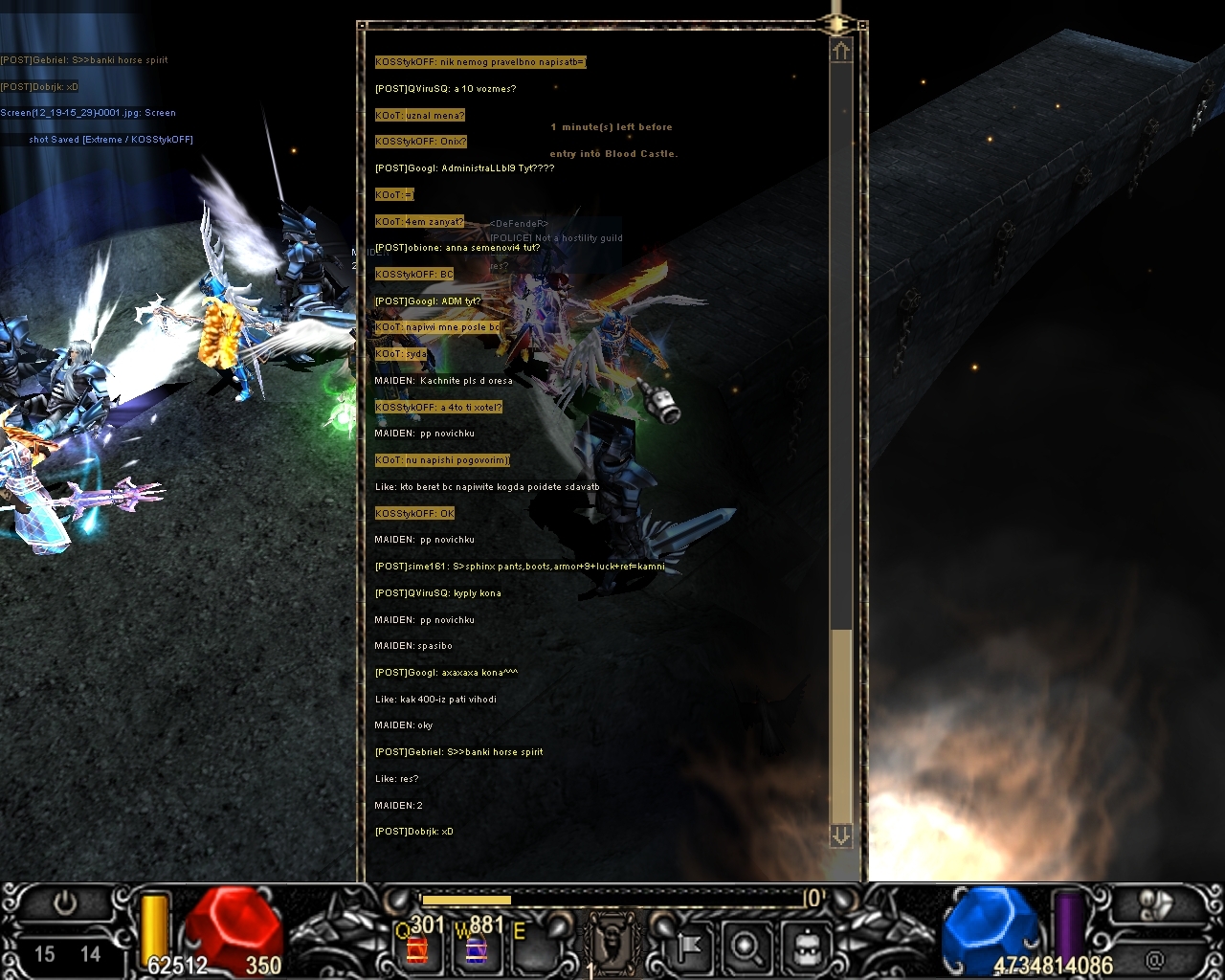Open the character portrait slot in the bar center
The image size is (1225, 980).
[611, 943]
